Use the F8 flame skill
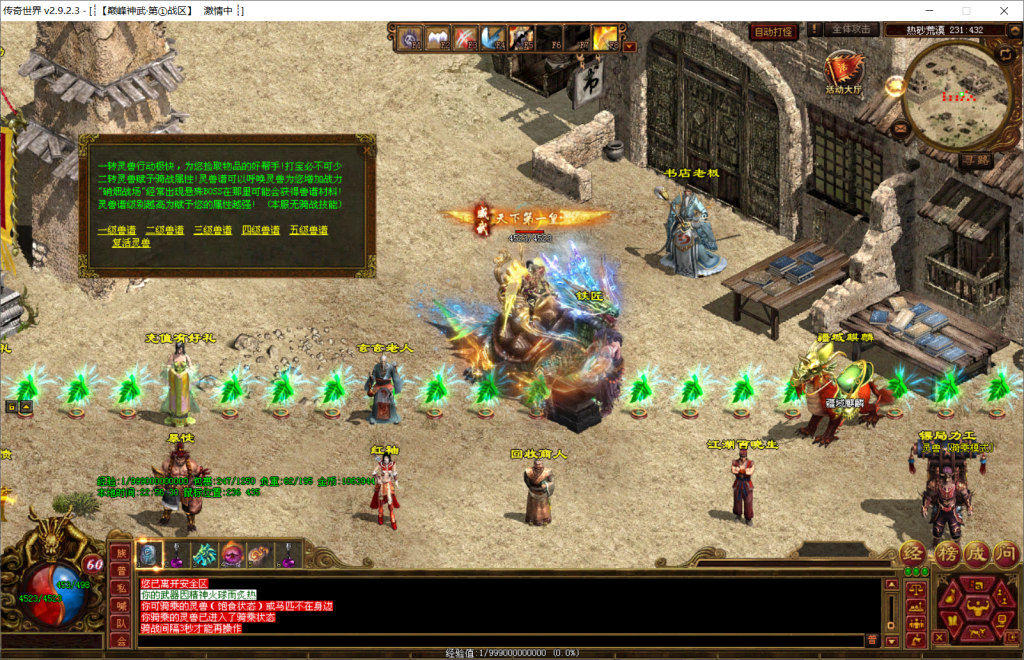Viewport: 1024px width, 660px height. (x=604, y=39)
